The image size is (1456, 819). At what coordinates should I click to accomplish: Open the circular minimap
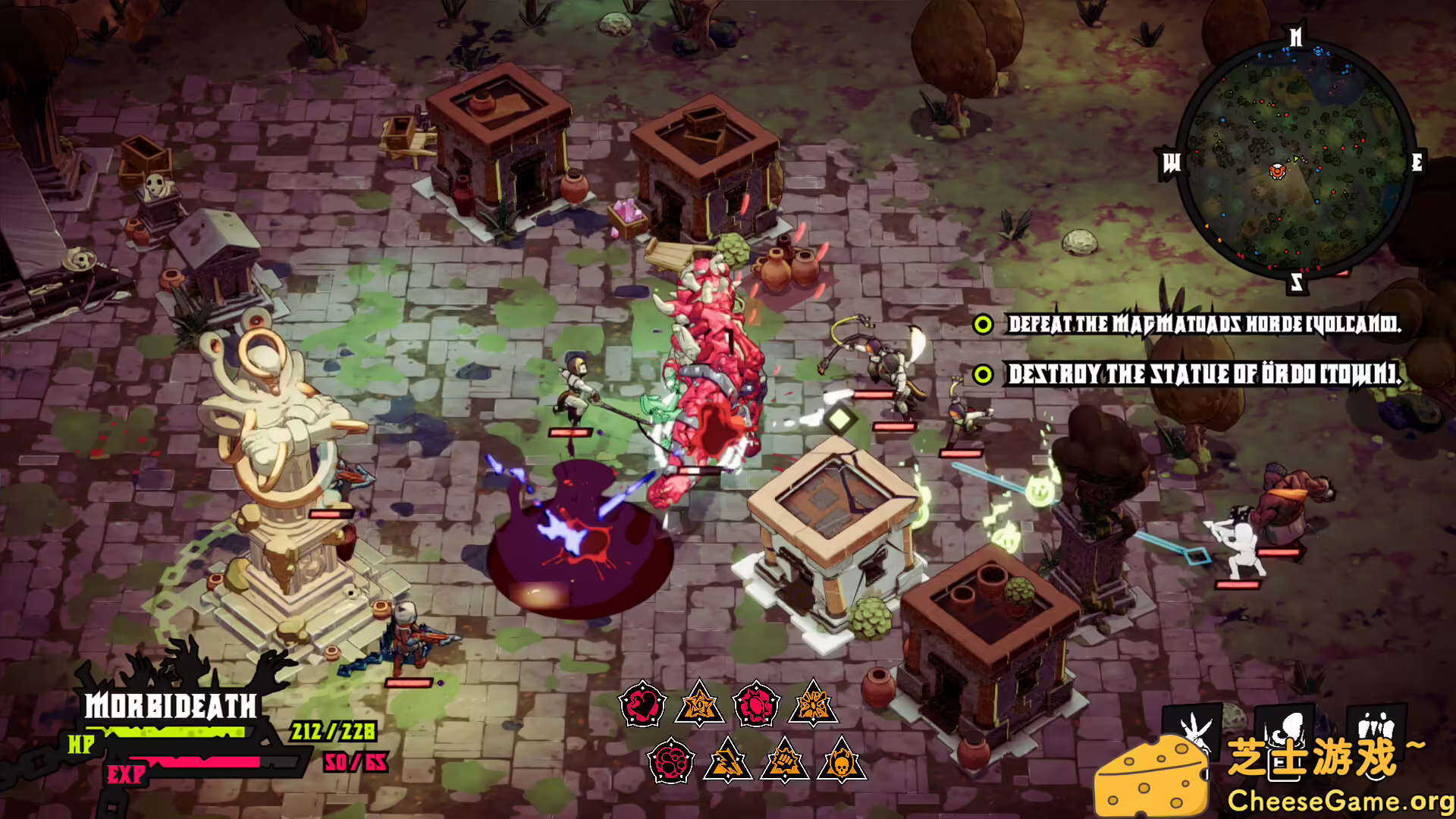[x=1295, y=162]
